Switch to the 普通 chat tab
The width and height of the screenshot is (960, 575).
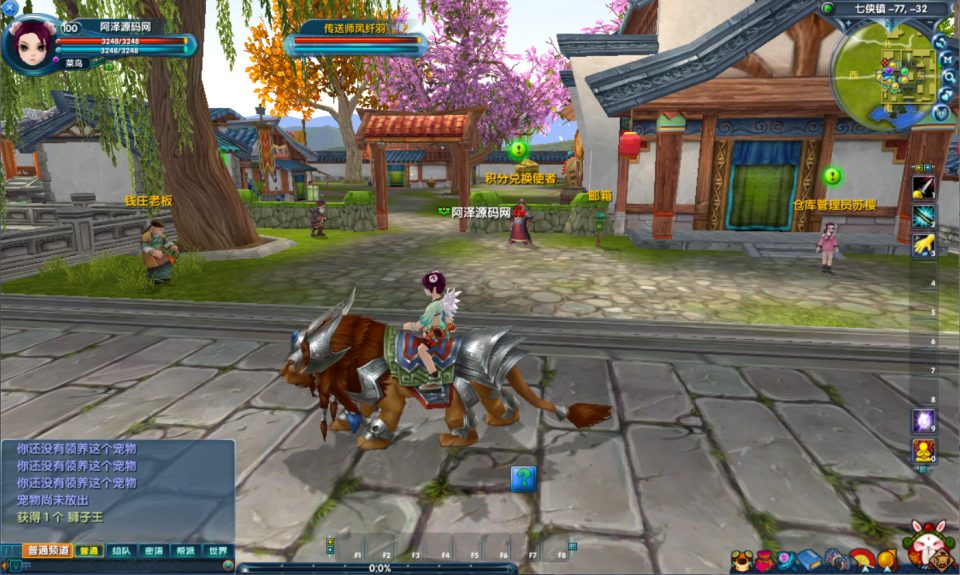click(90, 550)
